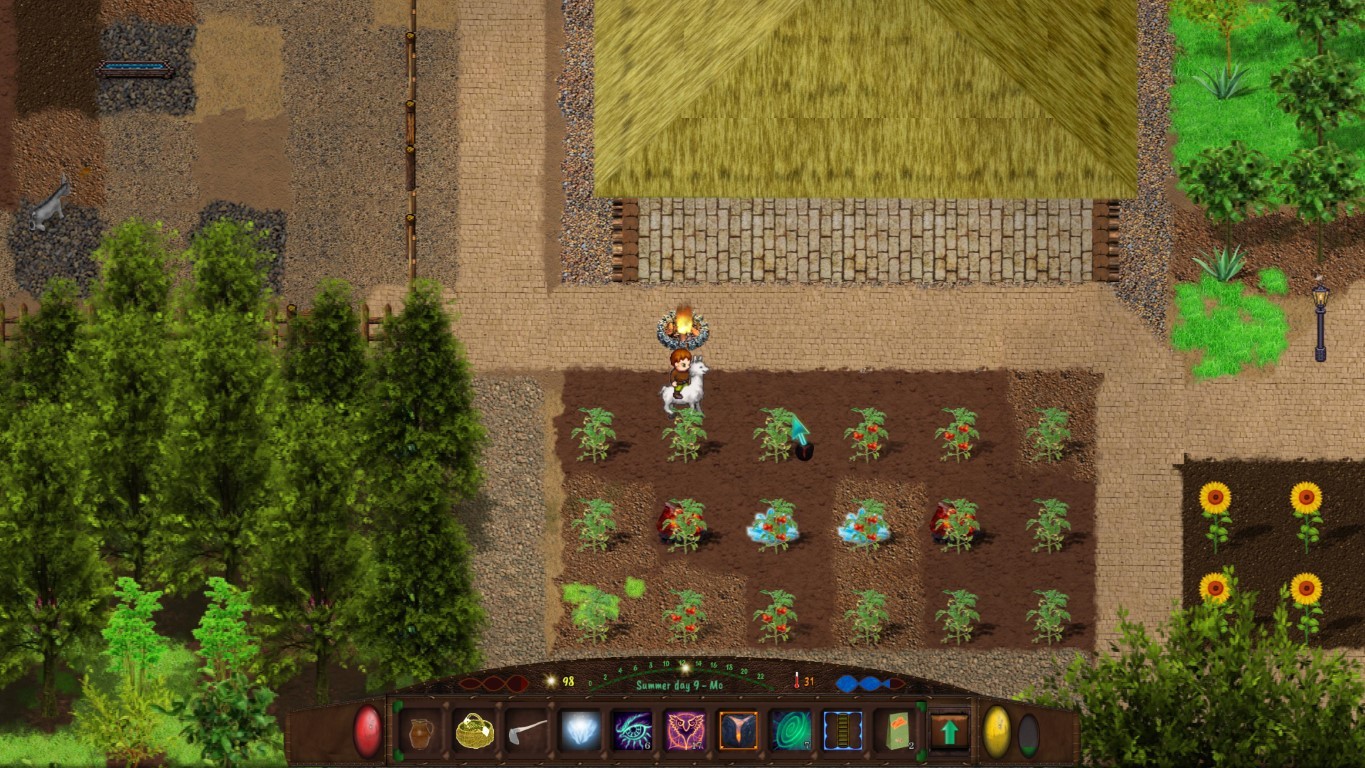
Task: Equip the hoe tool
Action: [526, 731]
